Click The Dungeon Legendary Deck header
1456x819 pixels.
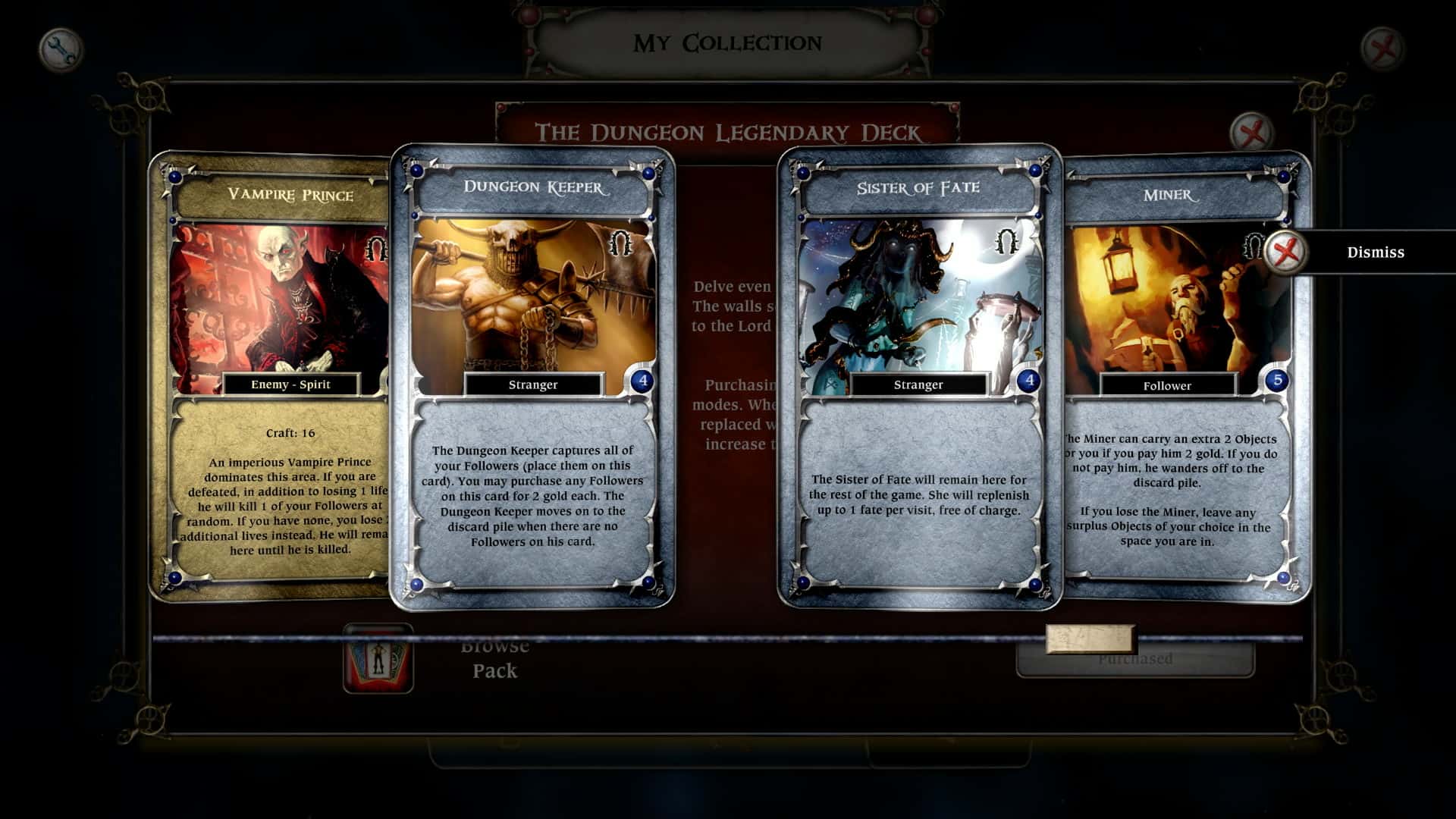(726, 130)
